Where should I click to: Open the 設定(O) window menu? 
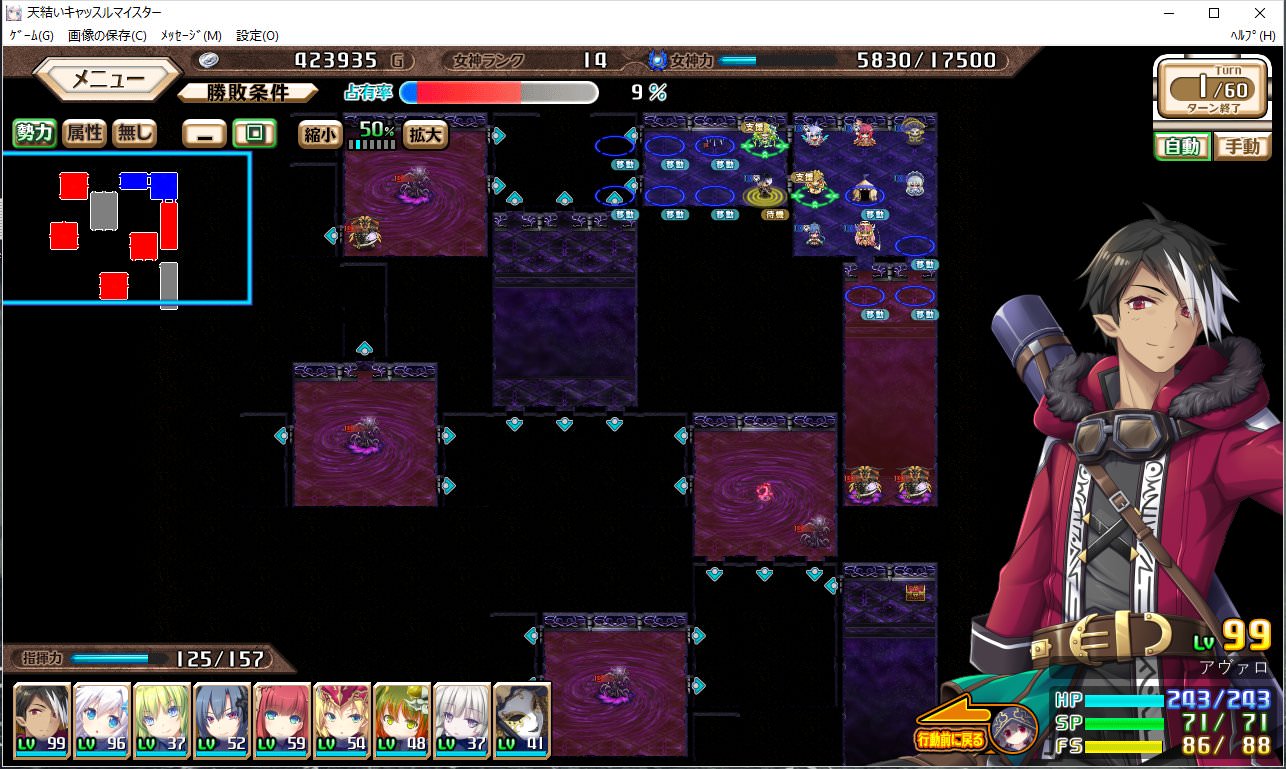pyautogui.click(x=257, y=35)
